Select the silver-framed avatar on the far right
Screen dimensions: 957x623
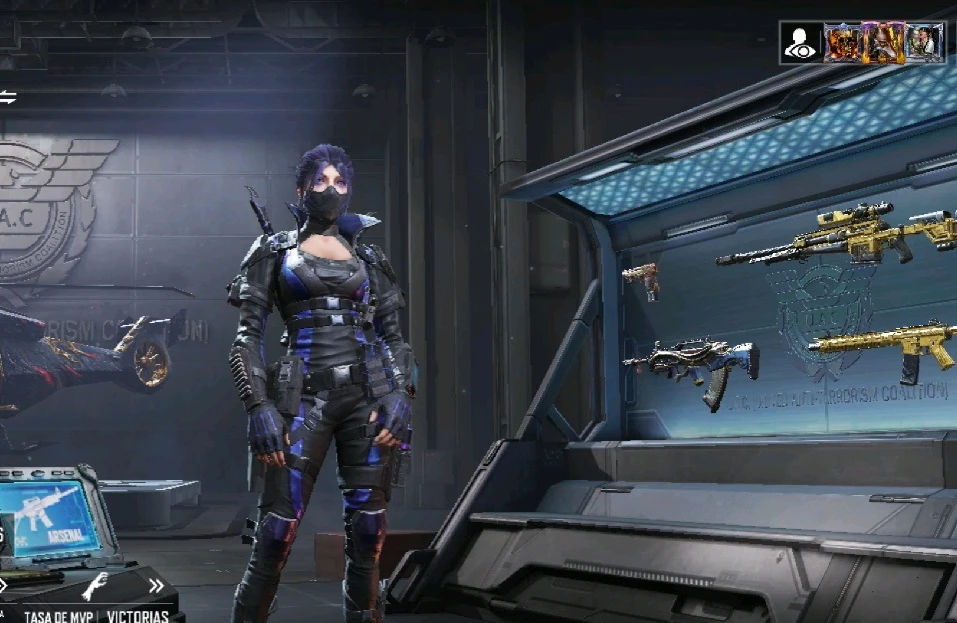[x=924, y=43]
